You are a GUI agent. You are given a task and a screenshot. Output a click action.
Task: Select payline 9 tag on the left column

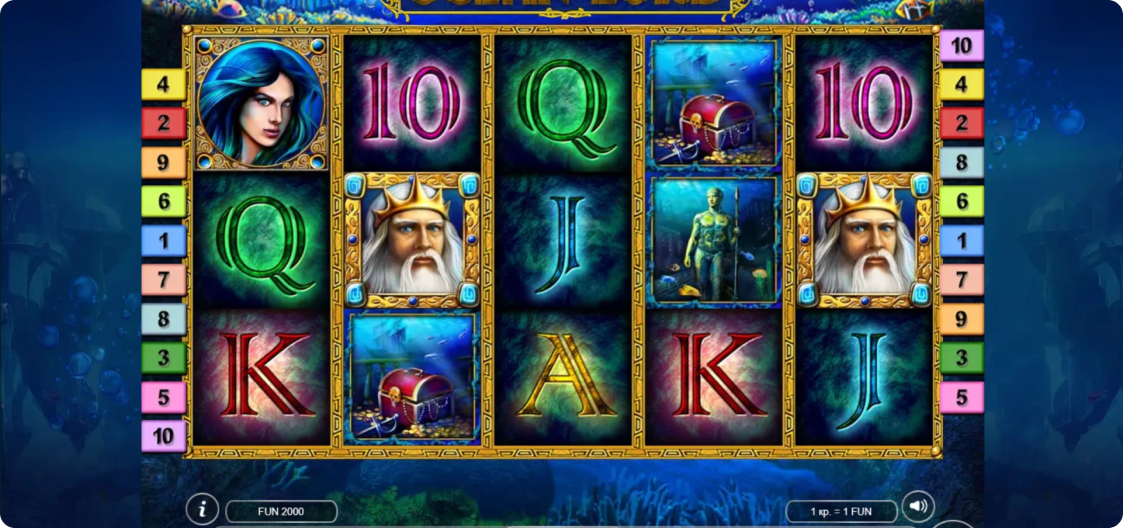[163, 162]
